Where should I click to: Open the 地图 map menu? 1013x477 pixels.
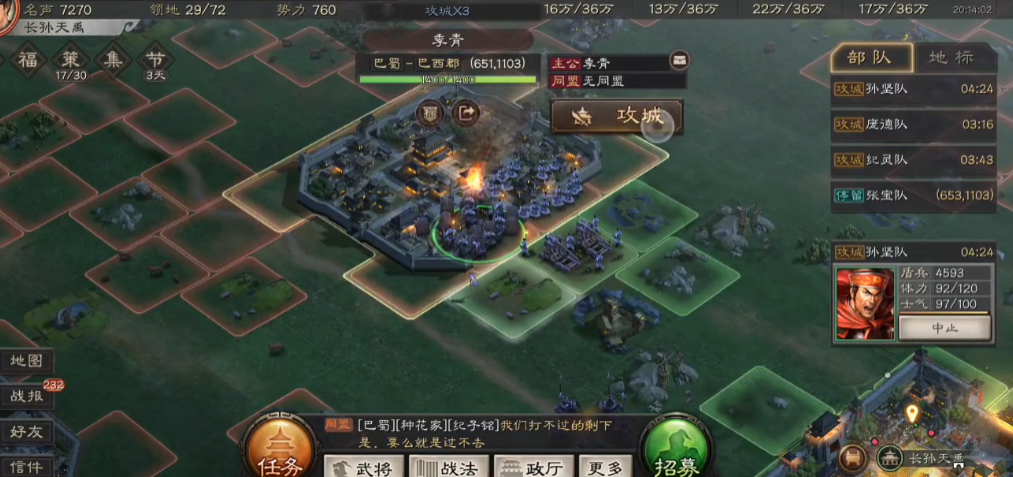tap(25, 360)
